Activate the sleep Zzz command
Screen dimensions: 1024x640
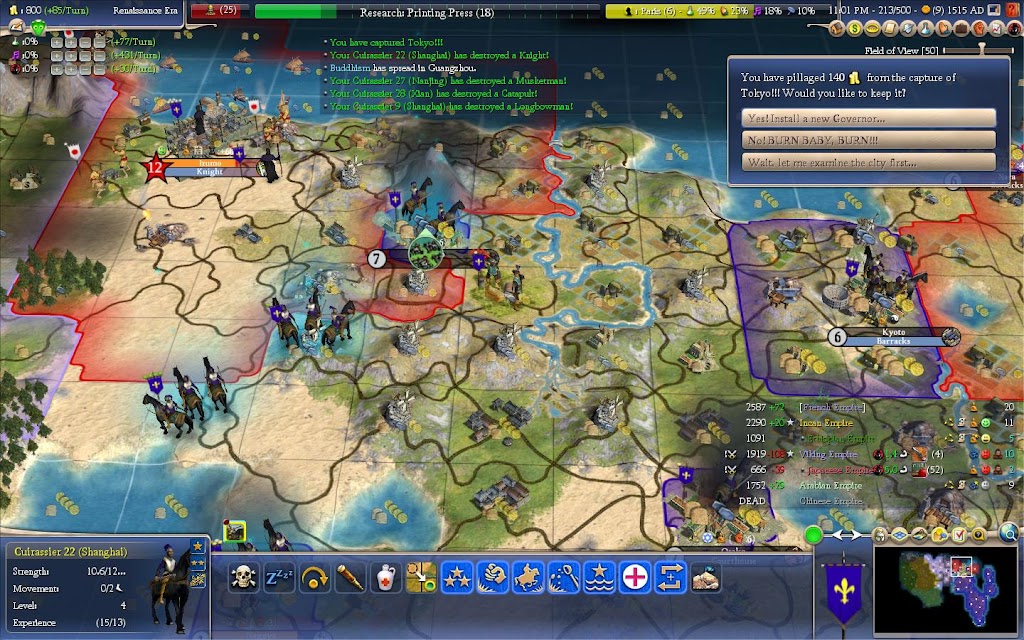click(279, 577)
